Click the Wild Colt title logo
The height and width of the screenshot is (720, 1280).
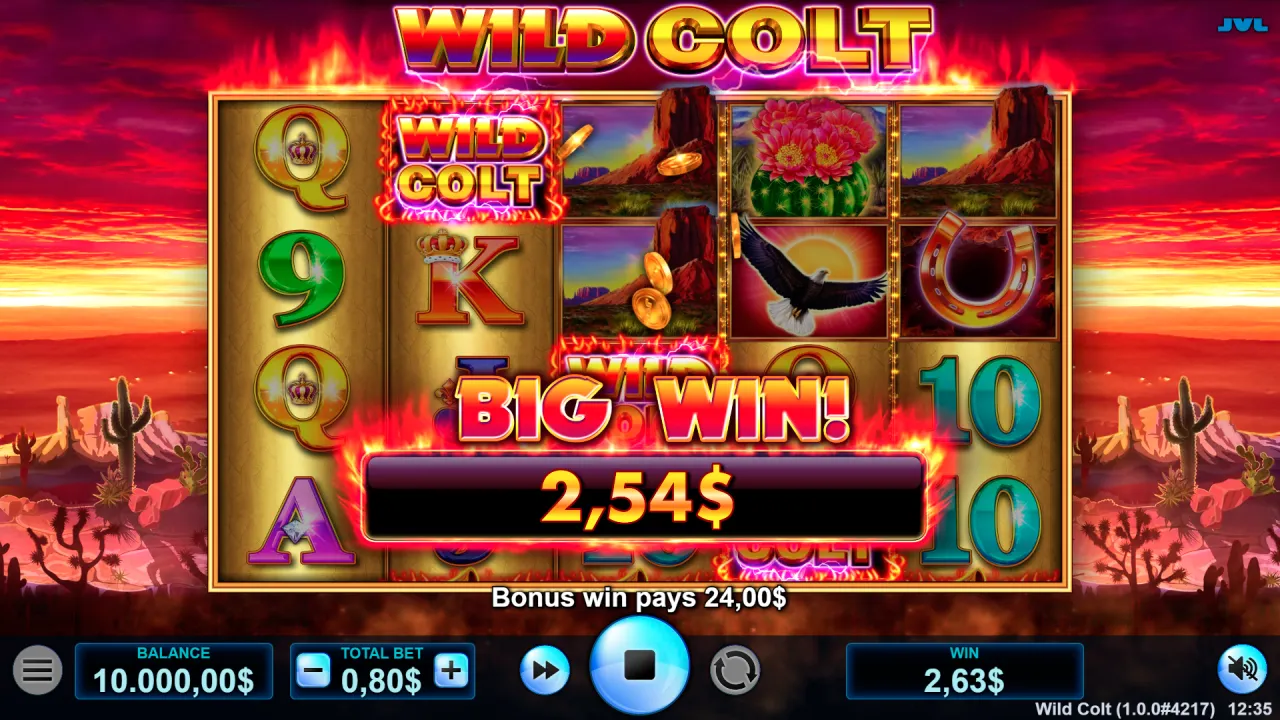(662, 35)
